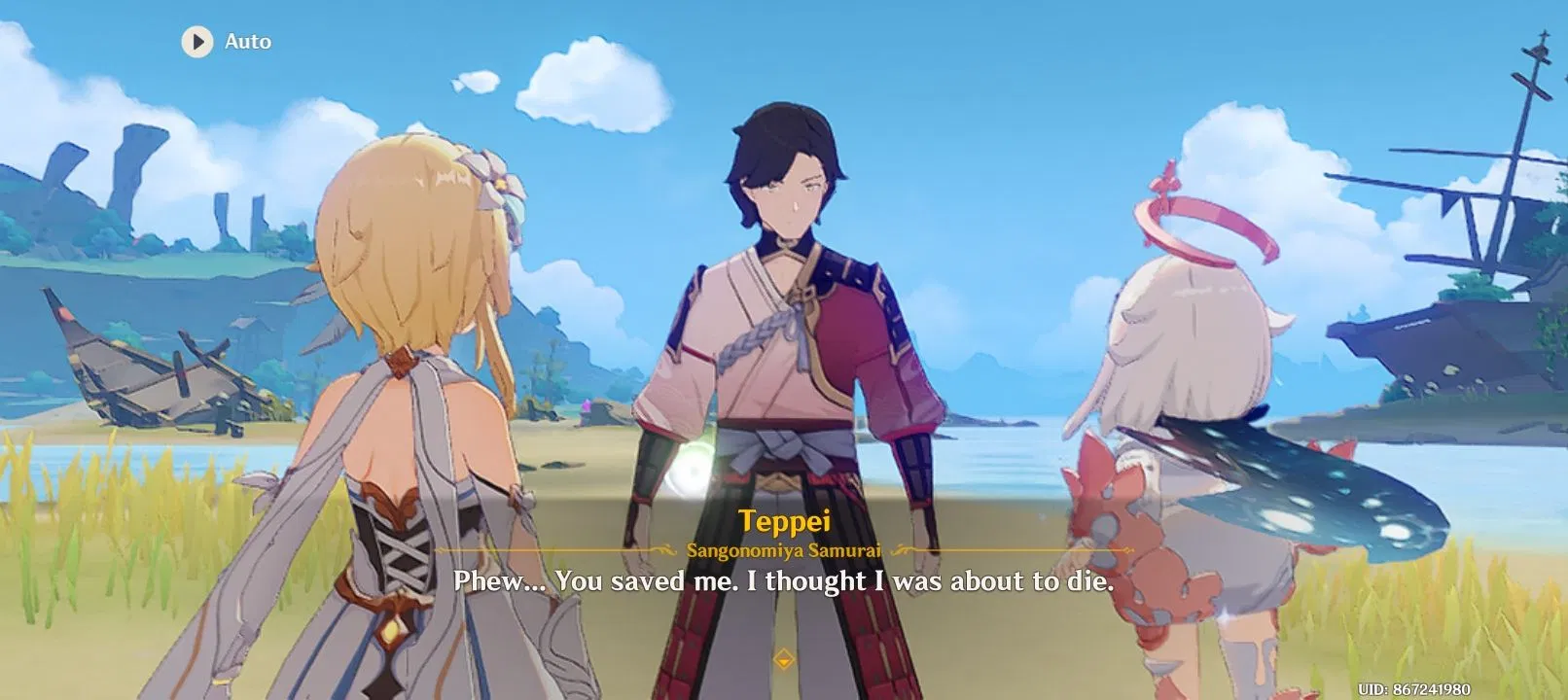
Task: Select the diamond continue indicator
Action: (x=784, y=657)
